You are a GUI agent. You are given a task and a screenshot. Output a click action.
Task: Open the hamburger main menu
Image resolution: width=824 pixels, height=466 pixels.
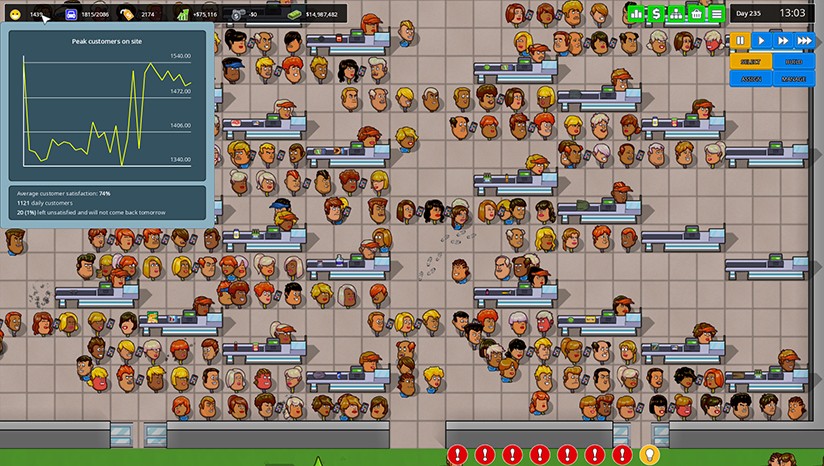click(716, 14)
